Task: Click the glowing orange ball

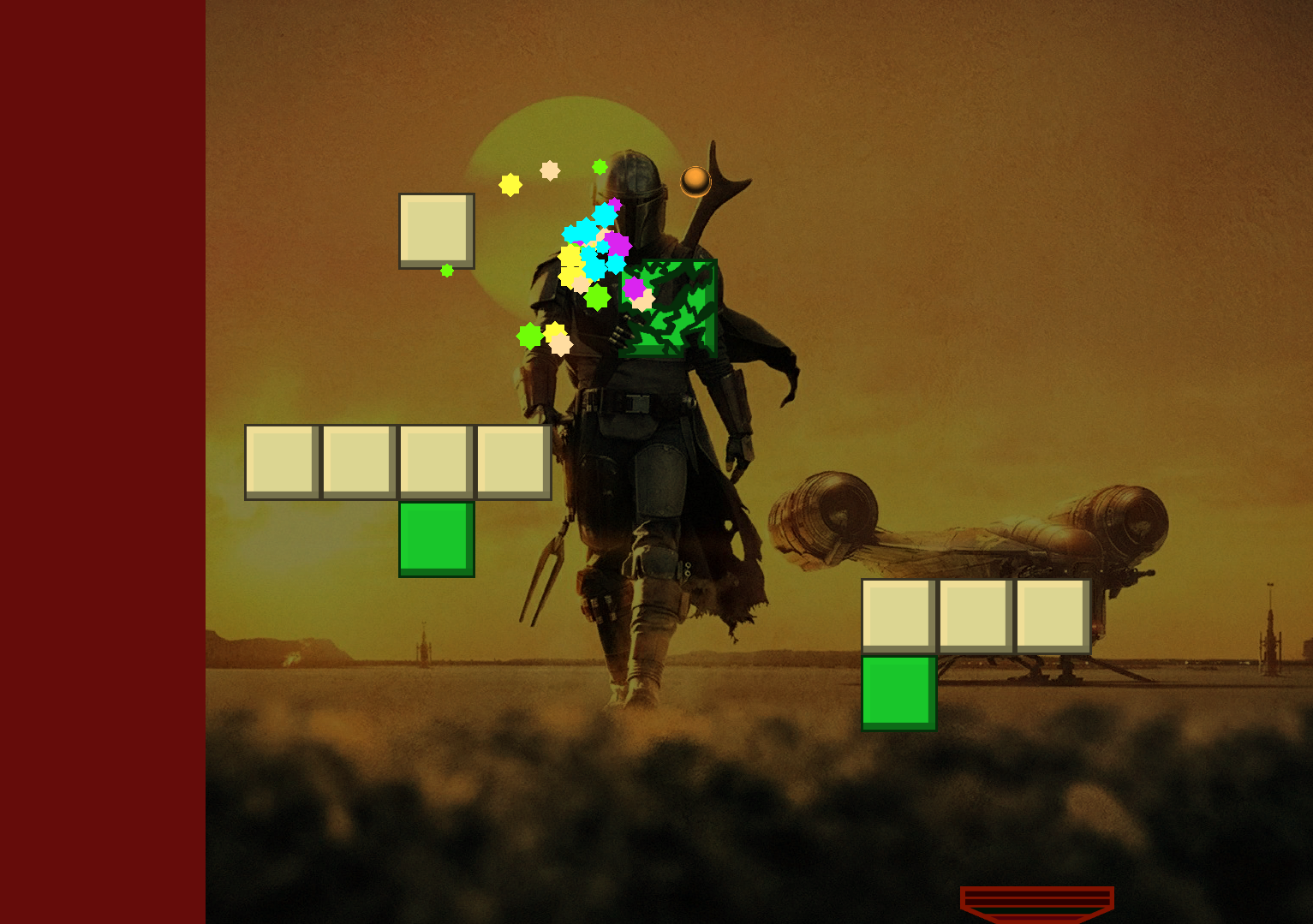Action: [695, 181]
